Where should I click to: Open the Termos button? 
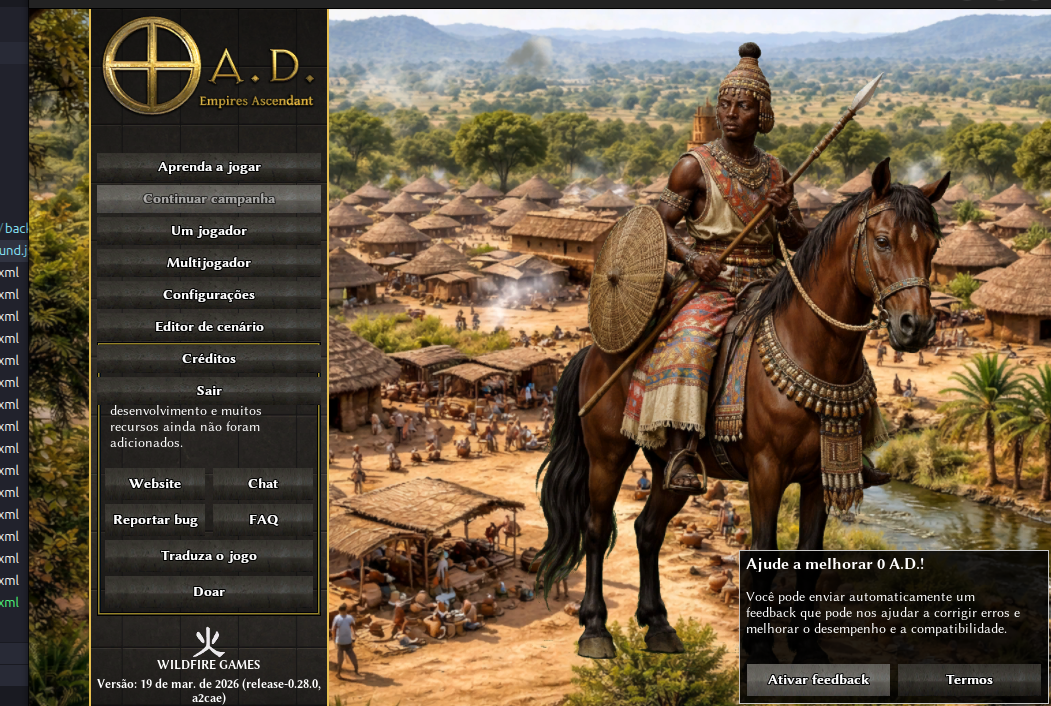coord(969,680)
